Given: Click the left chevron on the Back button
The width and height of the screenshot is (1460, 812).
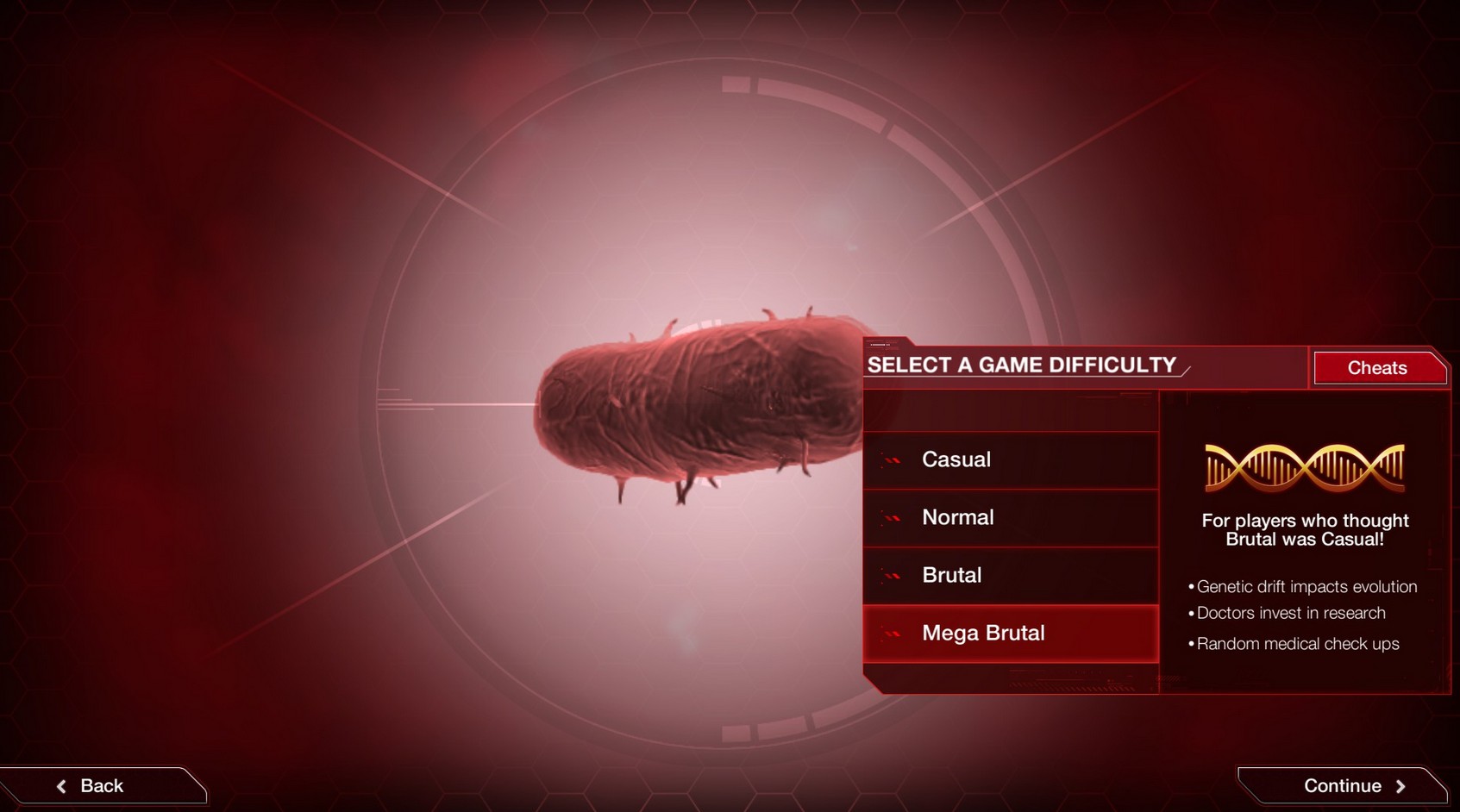Looking at the screenshot, I should [61, 785].
